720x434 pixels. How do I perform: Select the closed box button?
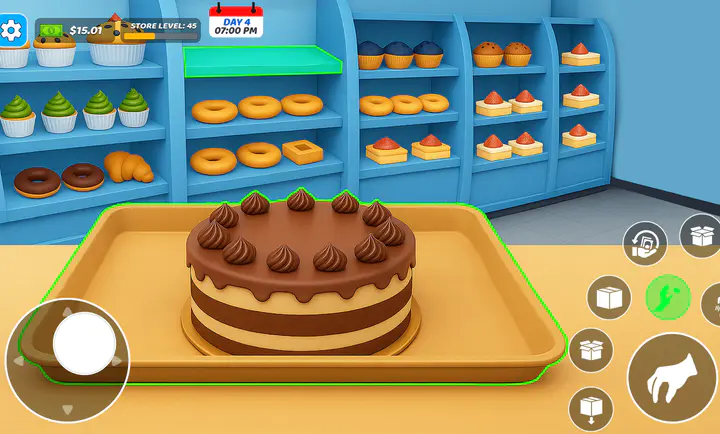point(609,298)
